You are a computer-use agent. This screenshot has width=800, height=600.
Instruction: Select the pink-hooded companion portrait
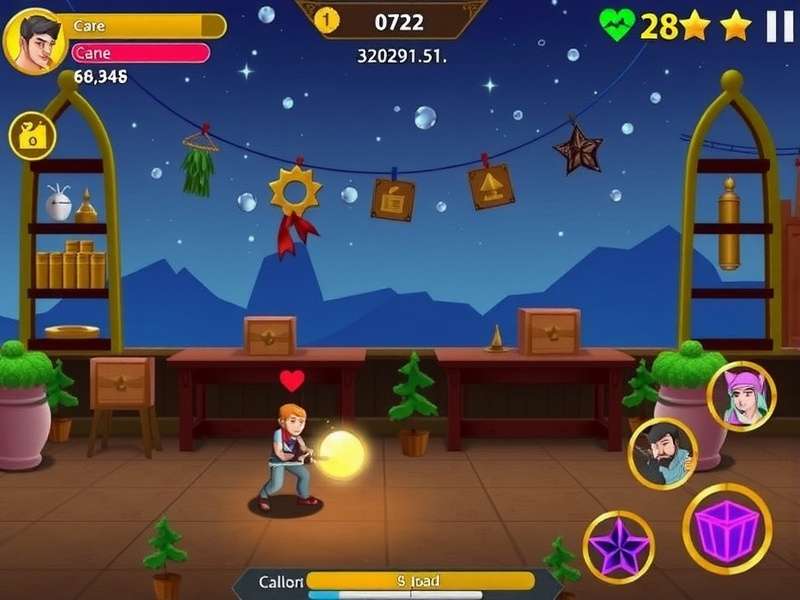click(x=741, y=396)
